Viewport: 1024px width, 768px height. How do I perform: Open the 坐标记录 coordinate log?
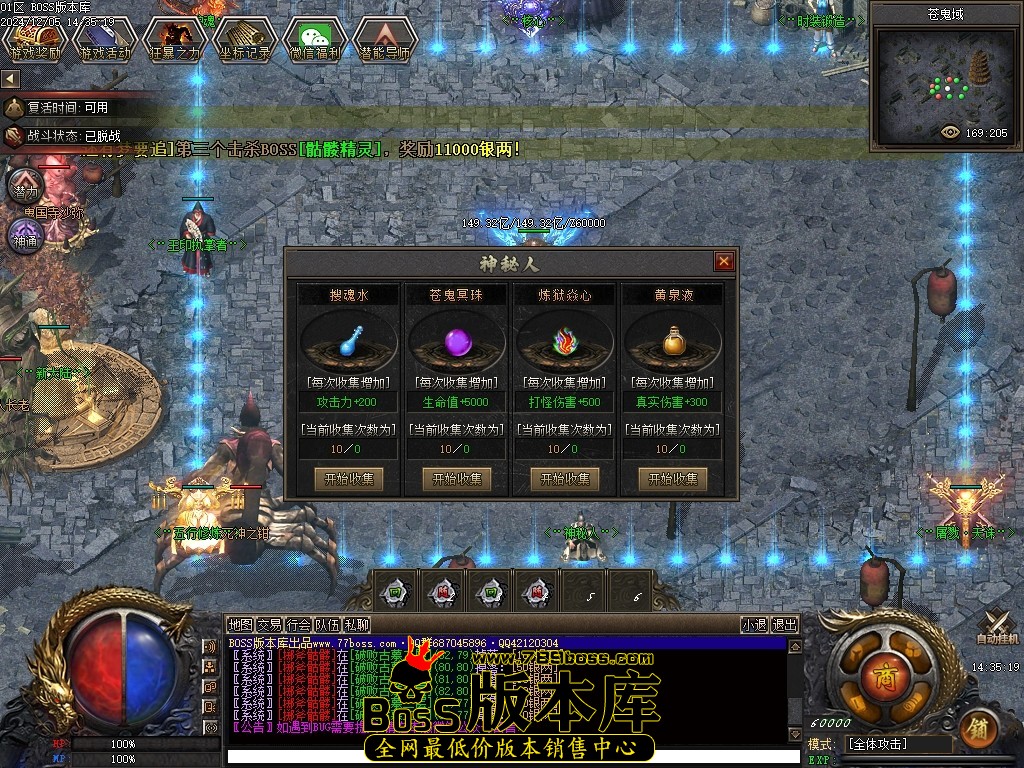point(245,40)
